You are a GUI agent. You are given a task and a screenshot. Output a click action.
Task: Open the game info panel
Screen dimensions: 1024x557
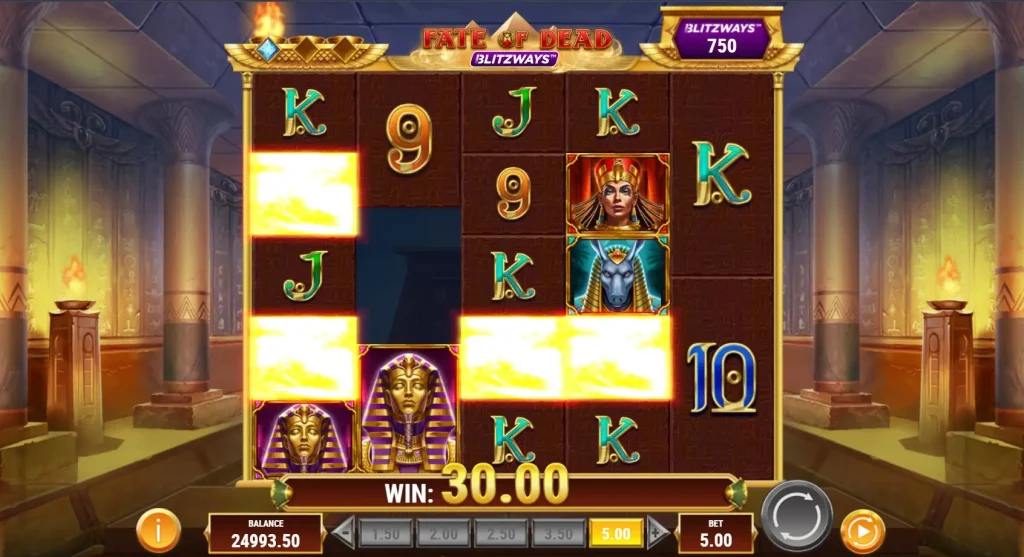(158, 527)
